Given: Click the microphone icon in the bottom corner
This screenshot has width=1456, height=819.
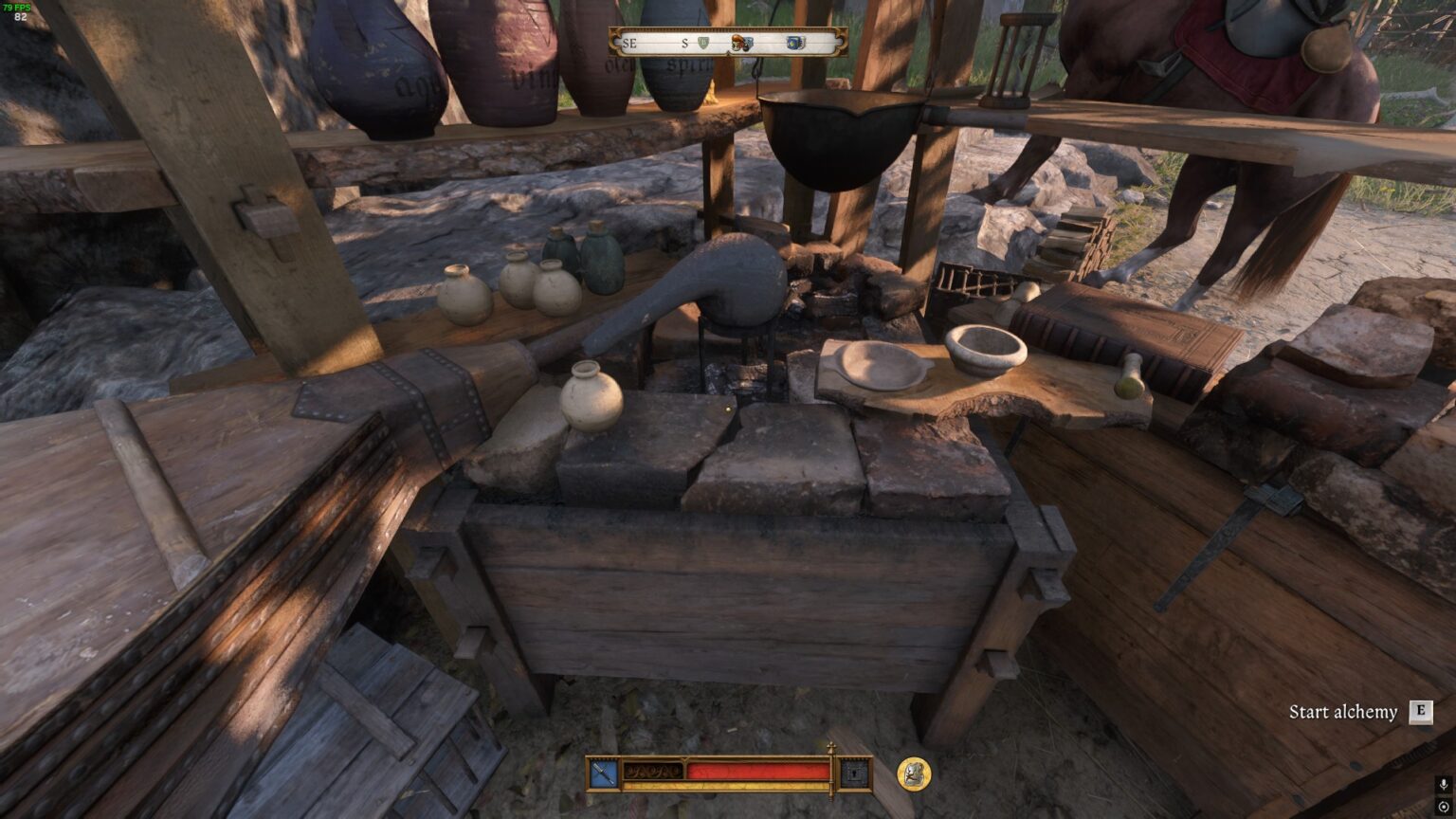Looking at the screenshot, I should (1444, 784).
